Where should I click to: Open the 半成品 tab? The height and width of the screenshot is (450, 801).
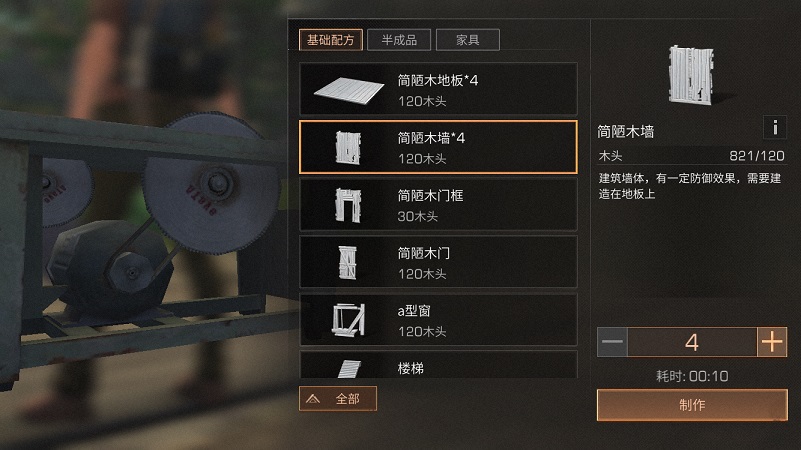point(399,40)
